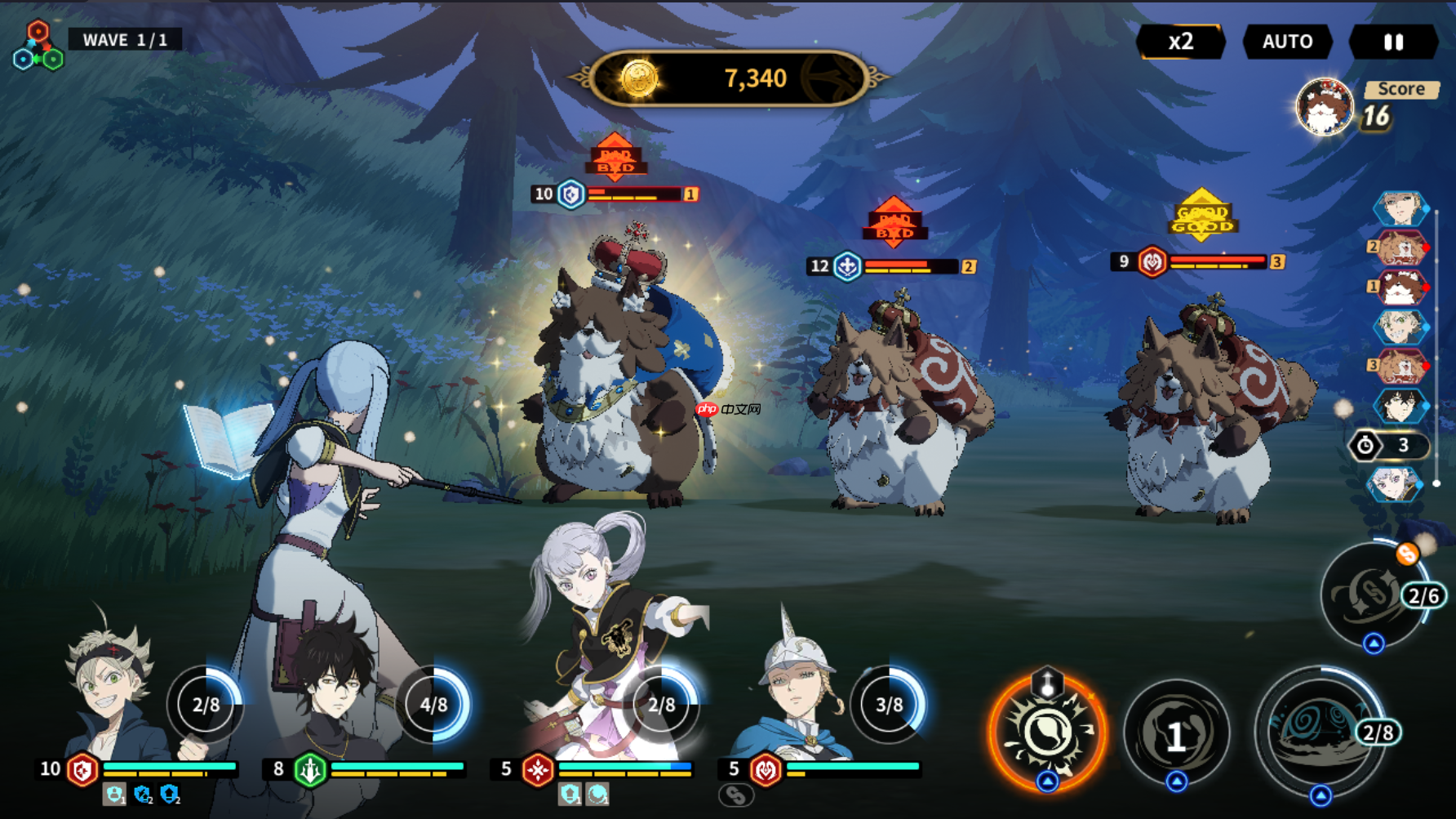Trigger the team skill gauge showing 2/6
The width and height of the screenshot is (1456, 819).
click(1375, 595)
